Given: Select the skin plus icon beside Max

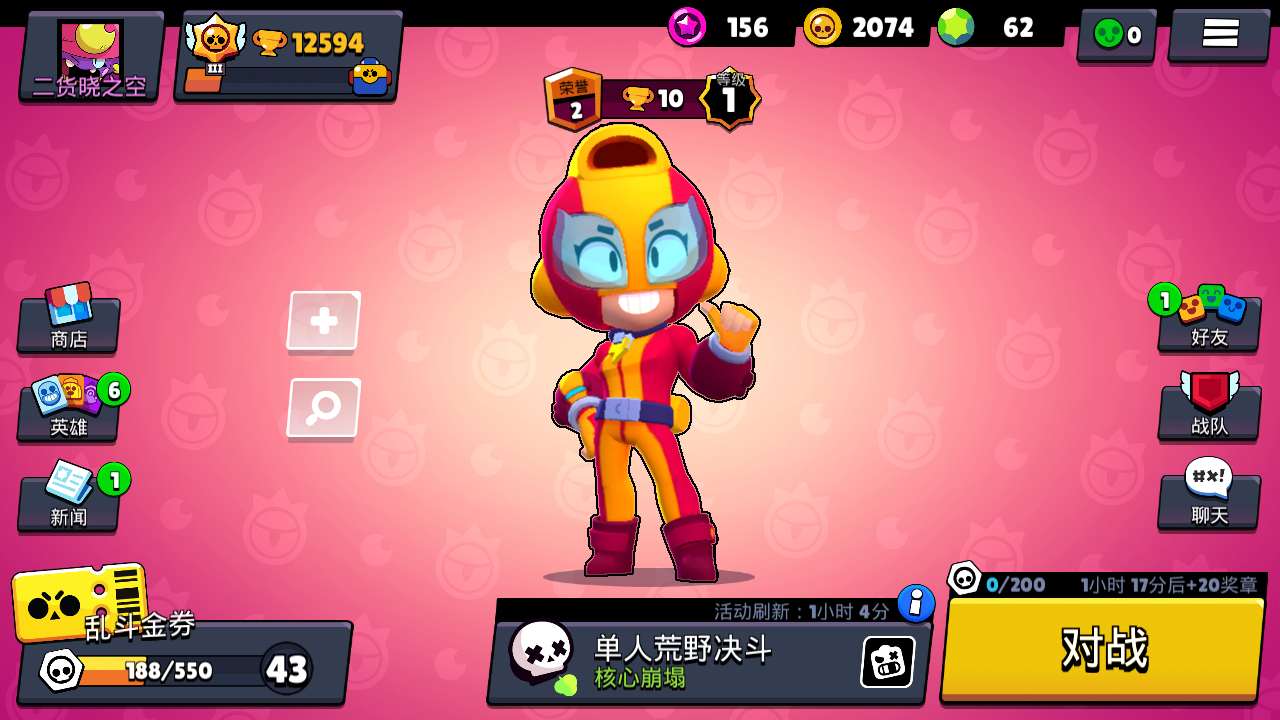Looking at the screenshot, I should tap(322, 322).
